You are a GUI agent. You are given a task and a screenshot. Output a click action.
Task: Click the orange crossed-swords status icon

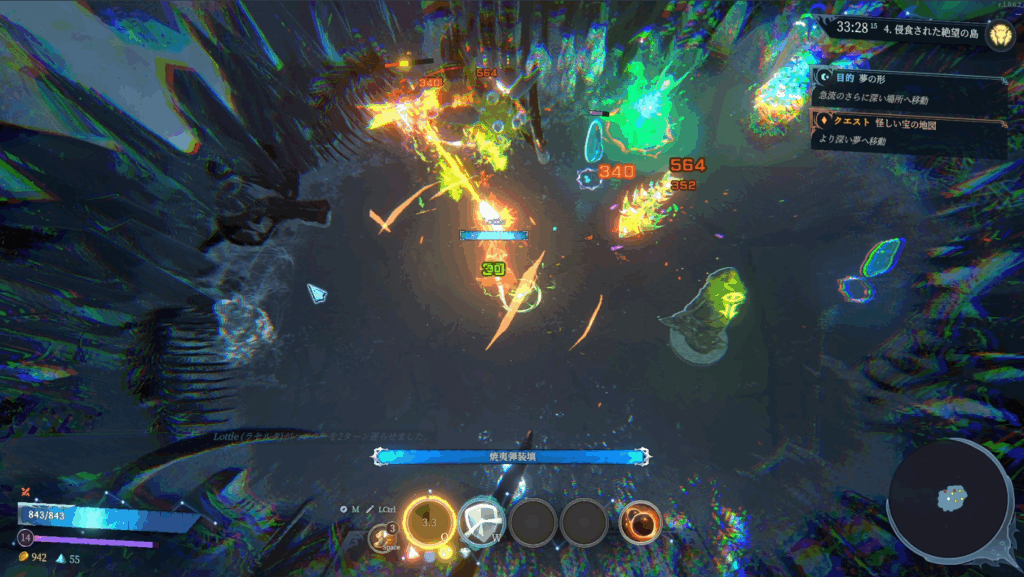pos(25,491)
